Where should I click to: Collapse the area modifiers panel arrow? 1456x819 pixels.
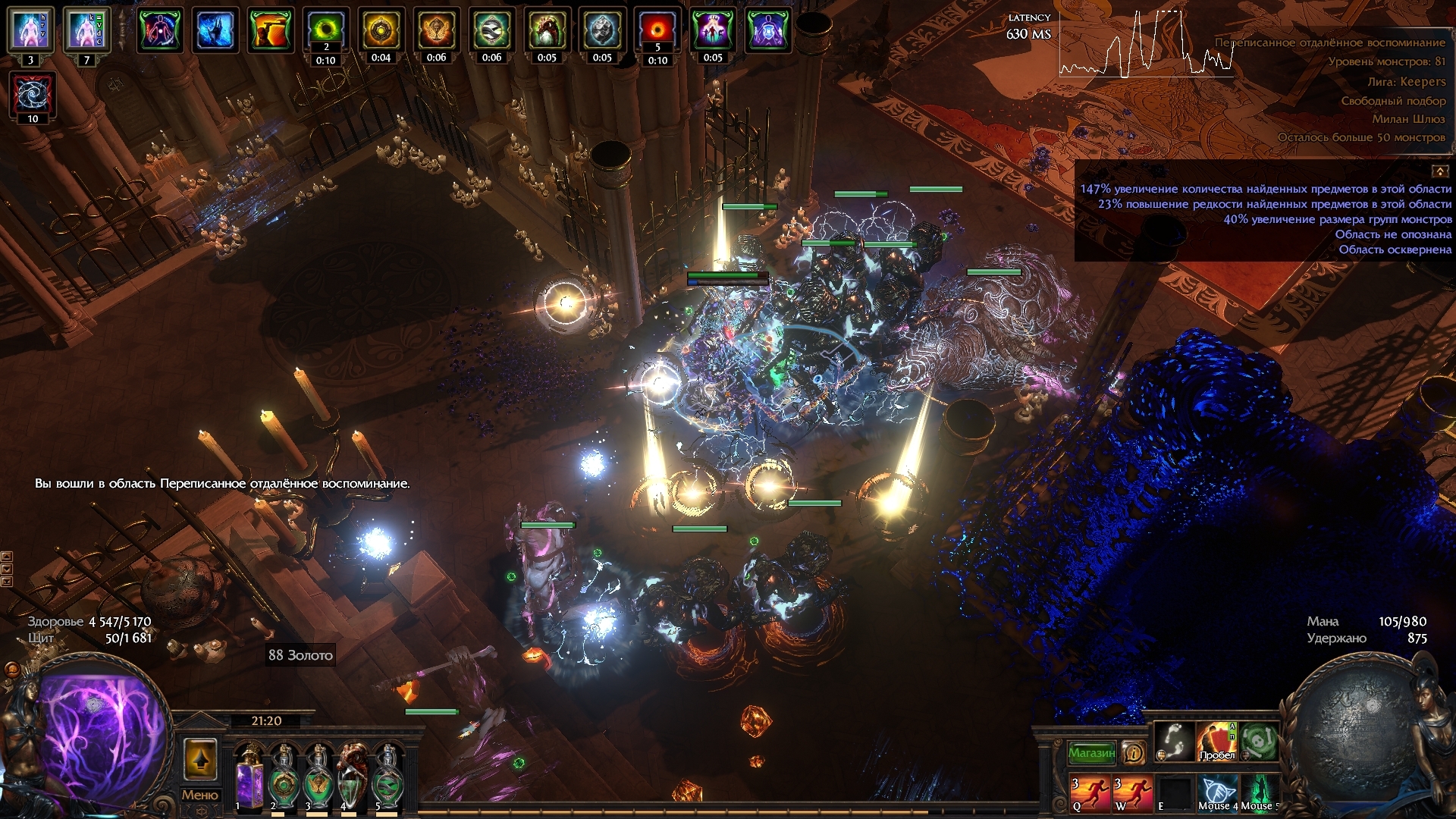click(x=1439, y=171)
